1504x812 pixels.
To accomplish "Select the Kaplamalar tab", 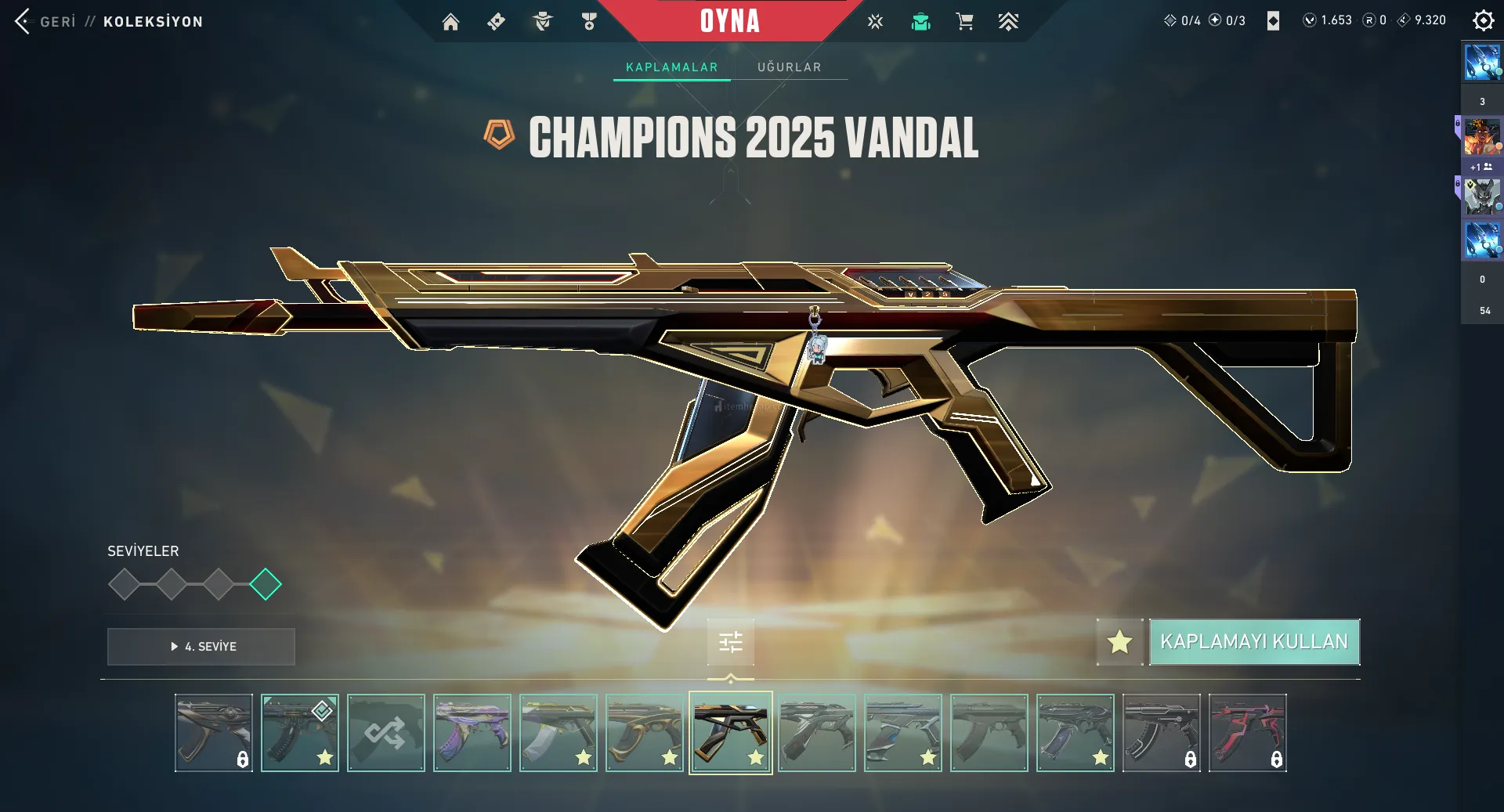I will pyautogui.click(x=671, y=67).
